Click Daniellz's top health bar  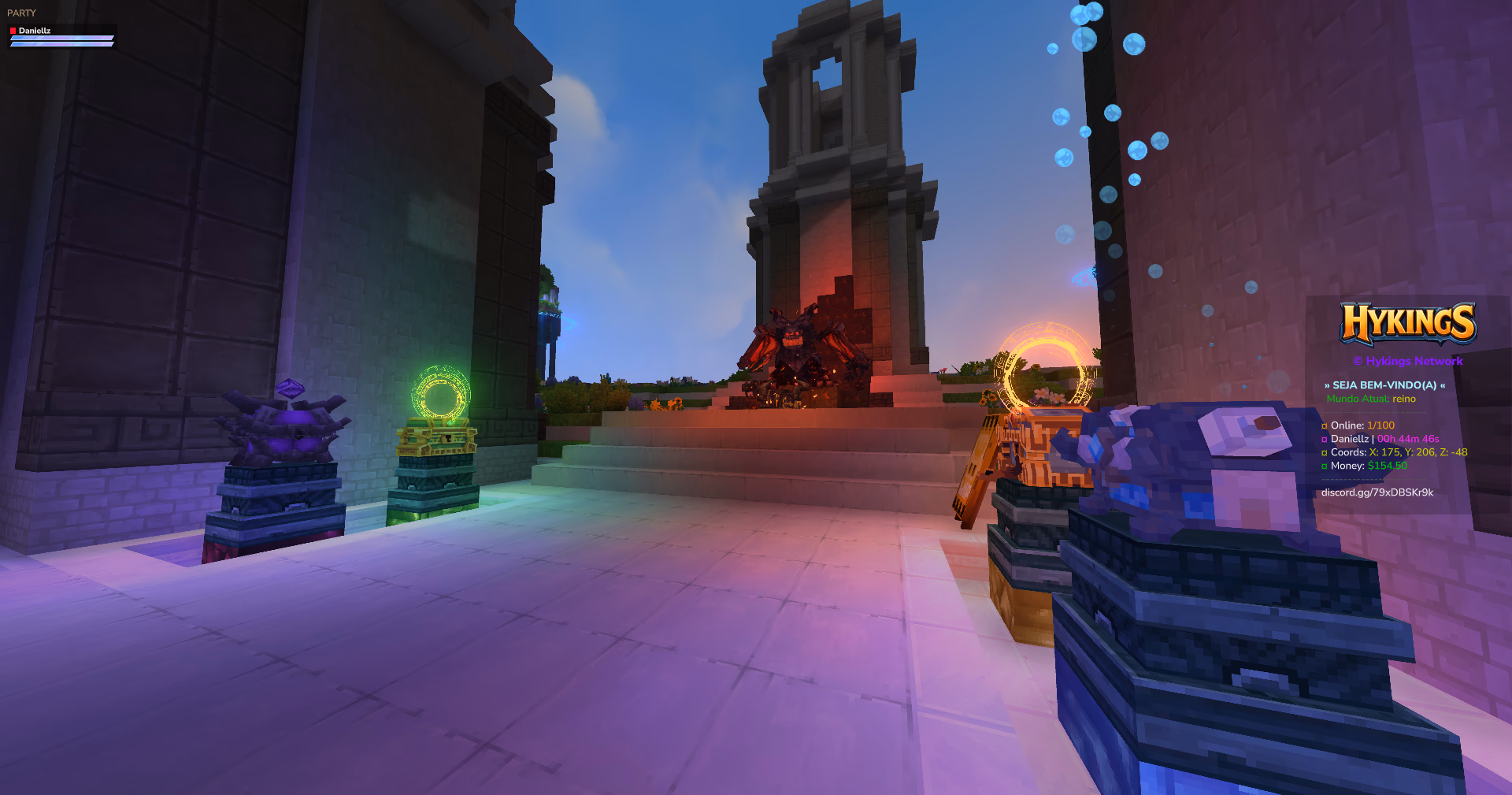tap(61, 37)
